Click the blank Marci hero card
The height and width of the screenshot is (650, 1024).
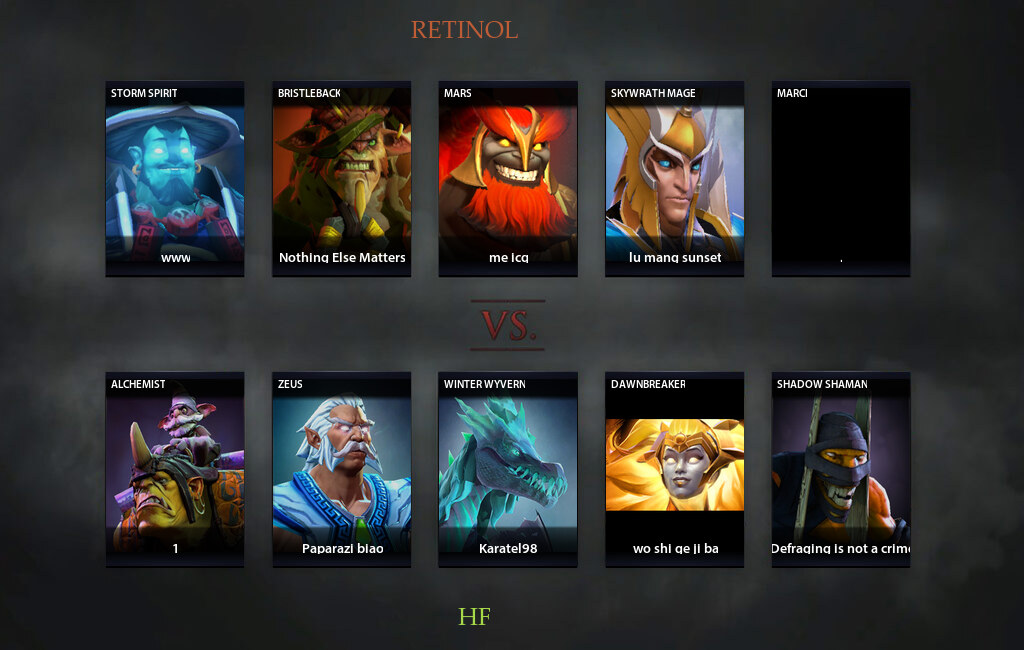point(841,178)
